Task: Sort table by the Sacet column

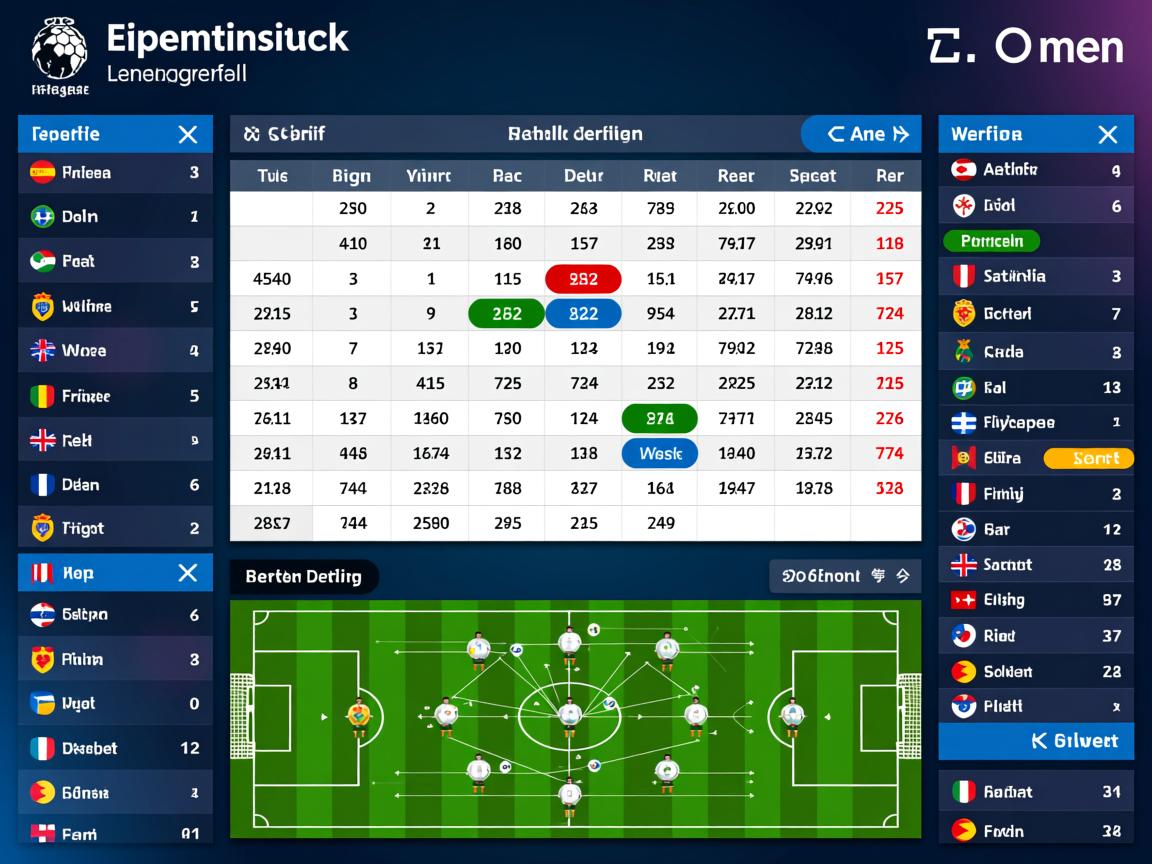Action: point(812,176)
